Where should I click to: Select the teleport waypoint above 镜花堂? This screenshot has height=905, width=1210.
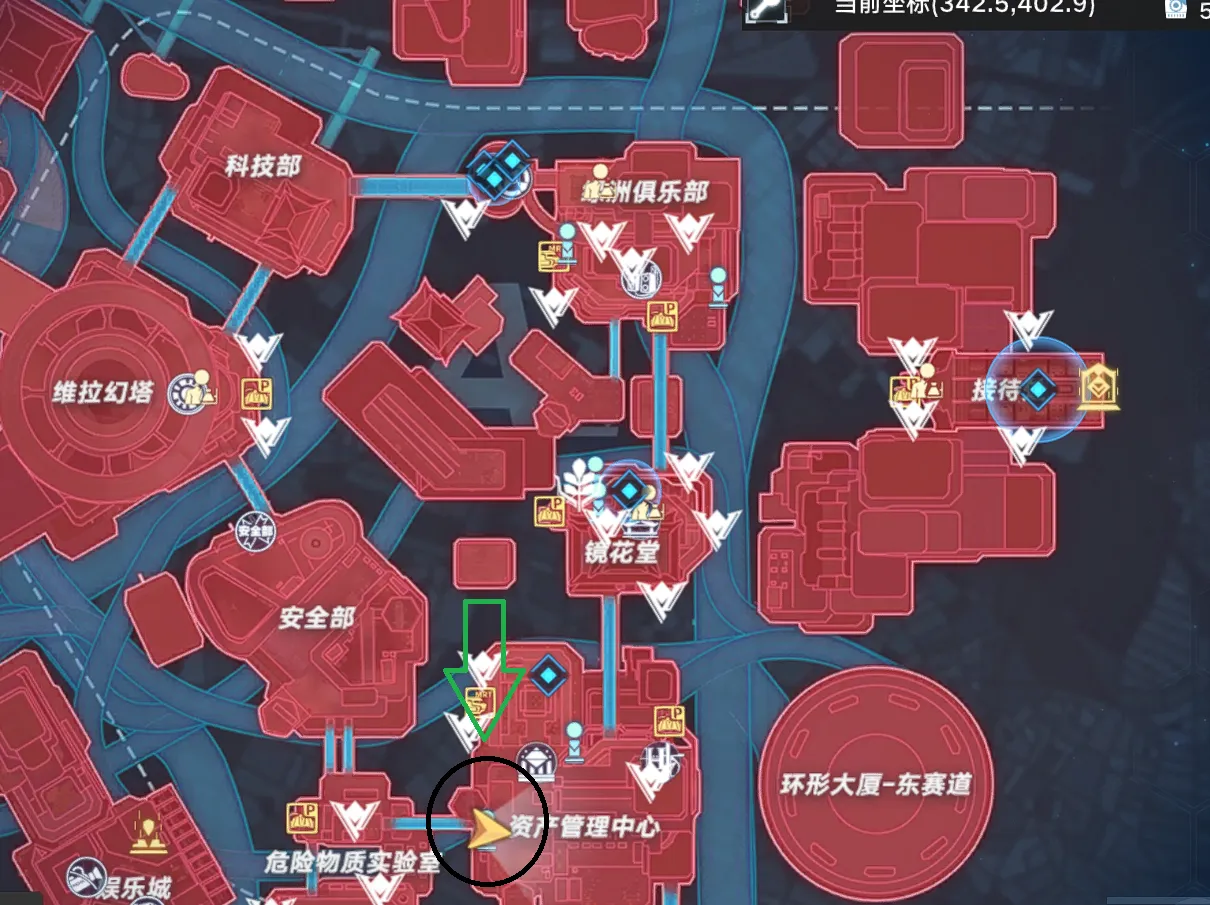pyautogui.click(x=628, y=491)
